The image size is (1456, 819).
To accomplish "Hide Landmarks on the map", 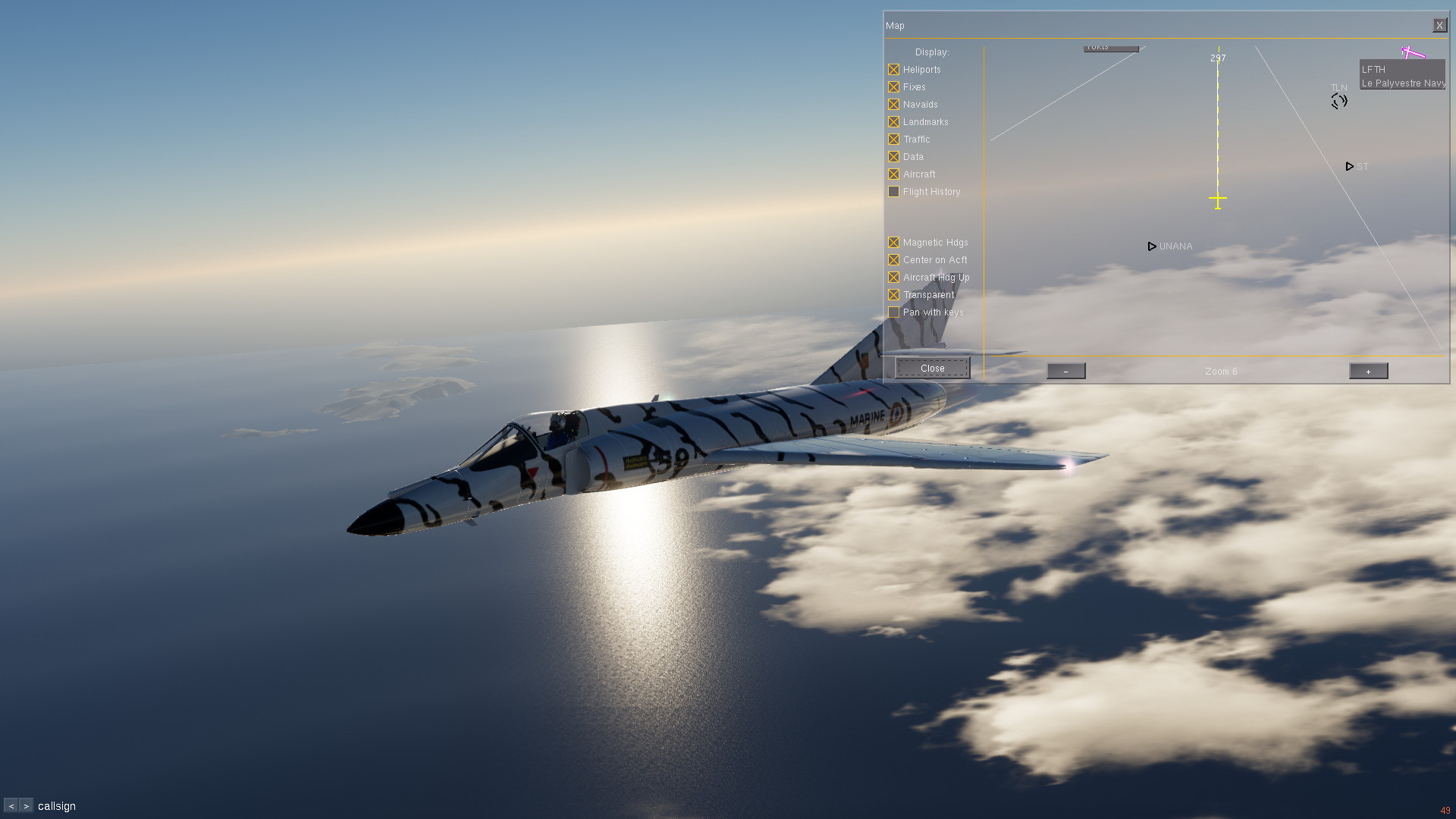I will pyautogui.click(x=894, y=122).
